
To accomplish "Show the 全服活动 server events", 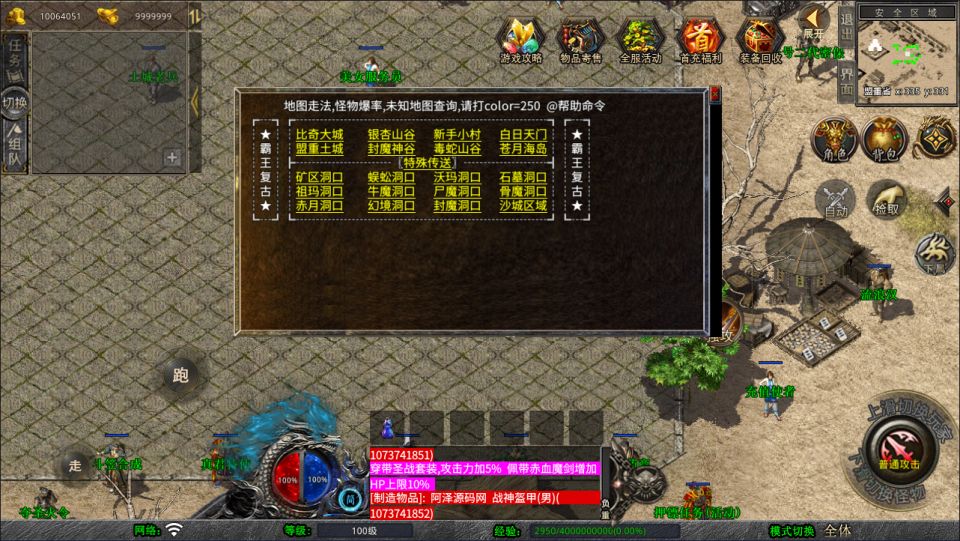I will [x=641, y=40].
